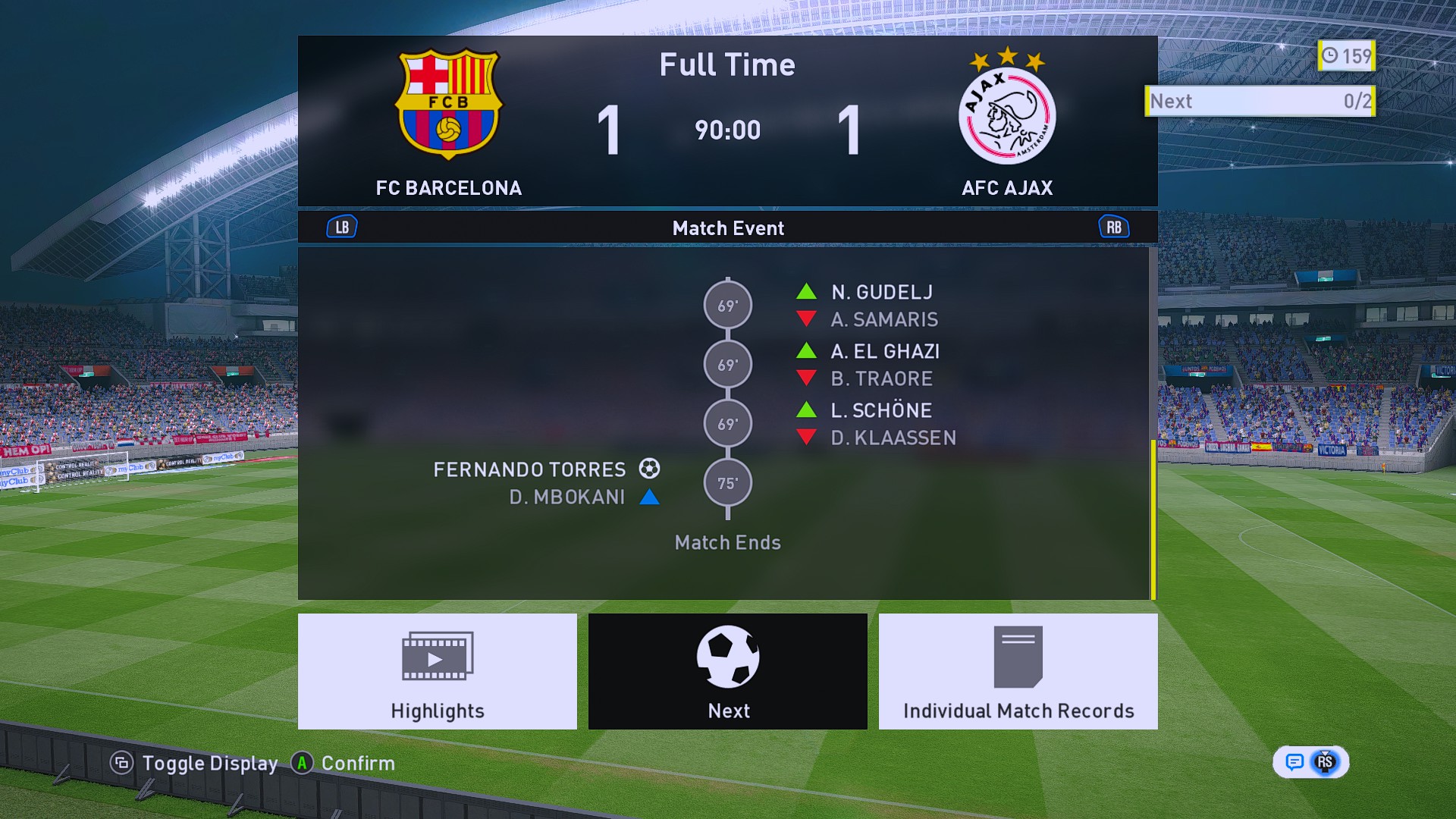
Task: Open the match Highlights
Action: click(x=437, y=671)
